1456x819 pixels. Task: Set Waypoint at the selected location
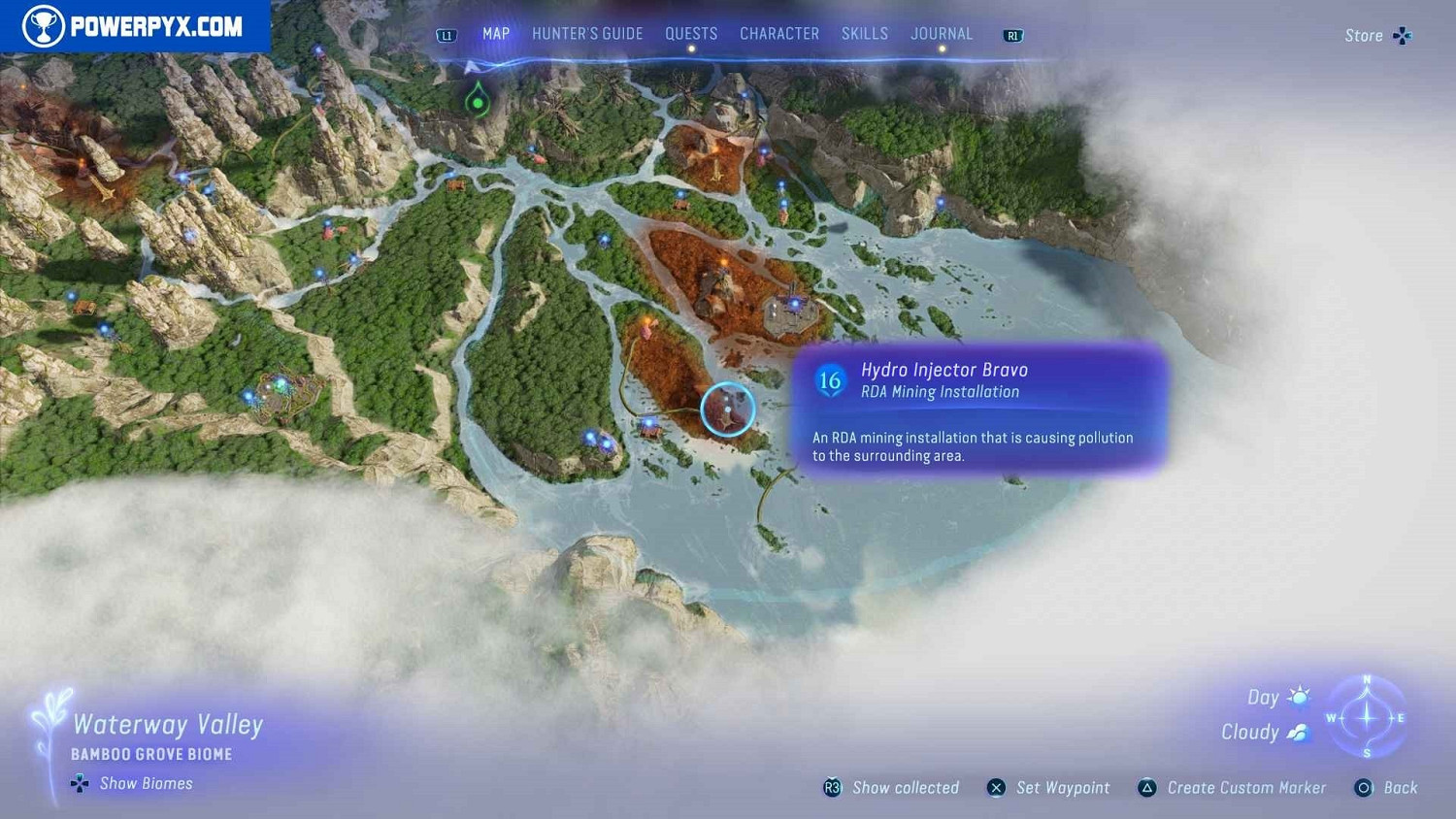1049,788
